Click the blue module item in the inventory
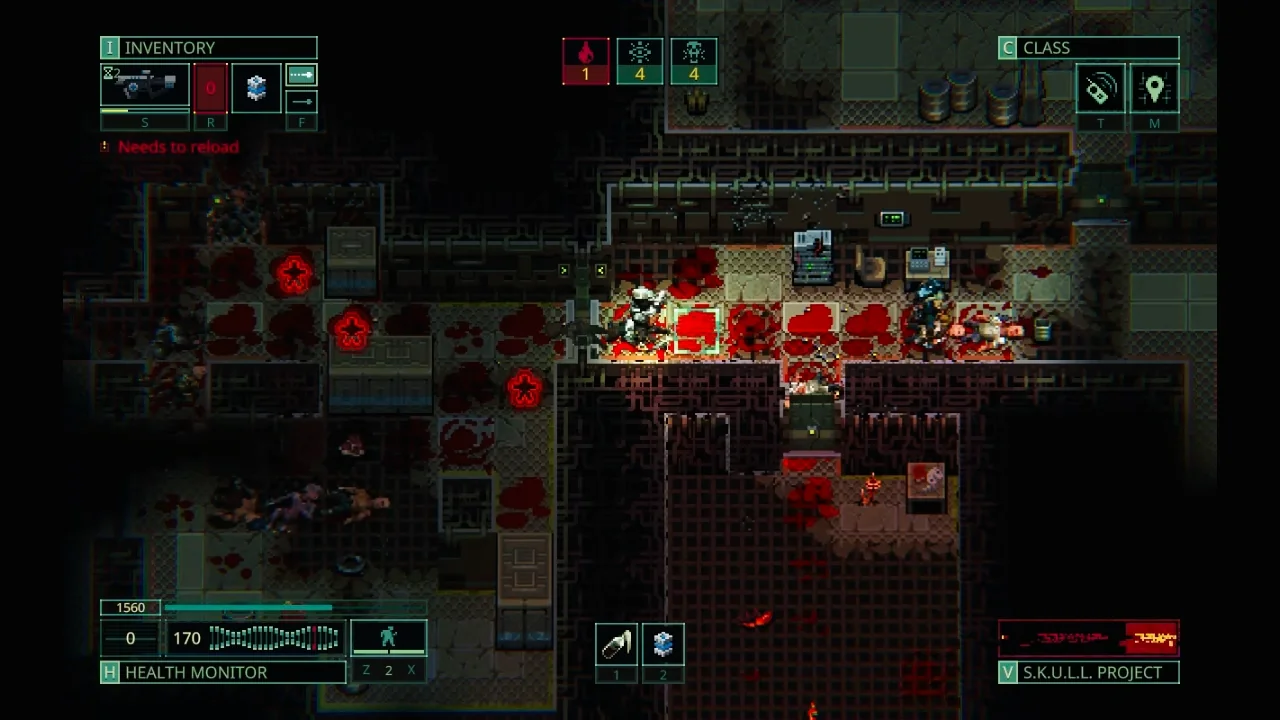This screenshot has height=720, width=1280. 256,87
